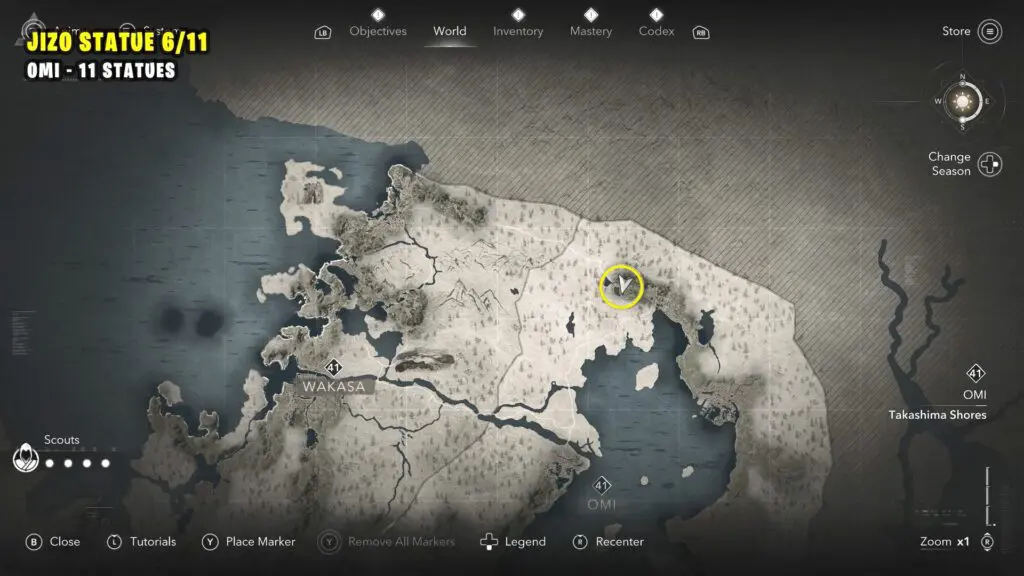1024x576 pixels.
Task: Go to the Mastery tab
Action: point(590,31)
